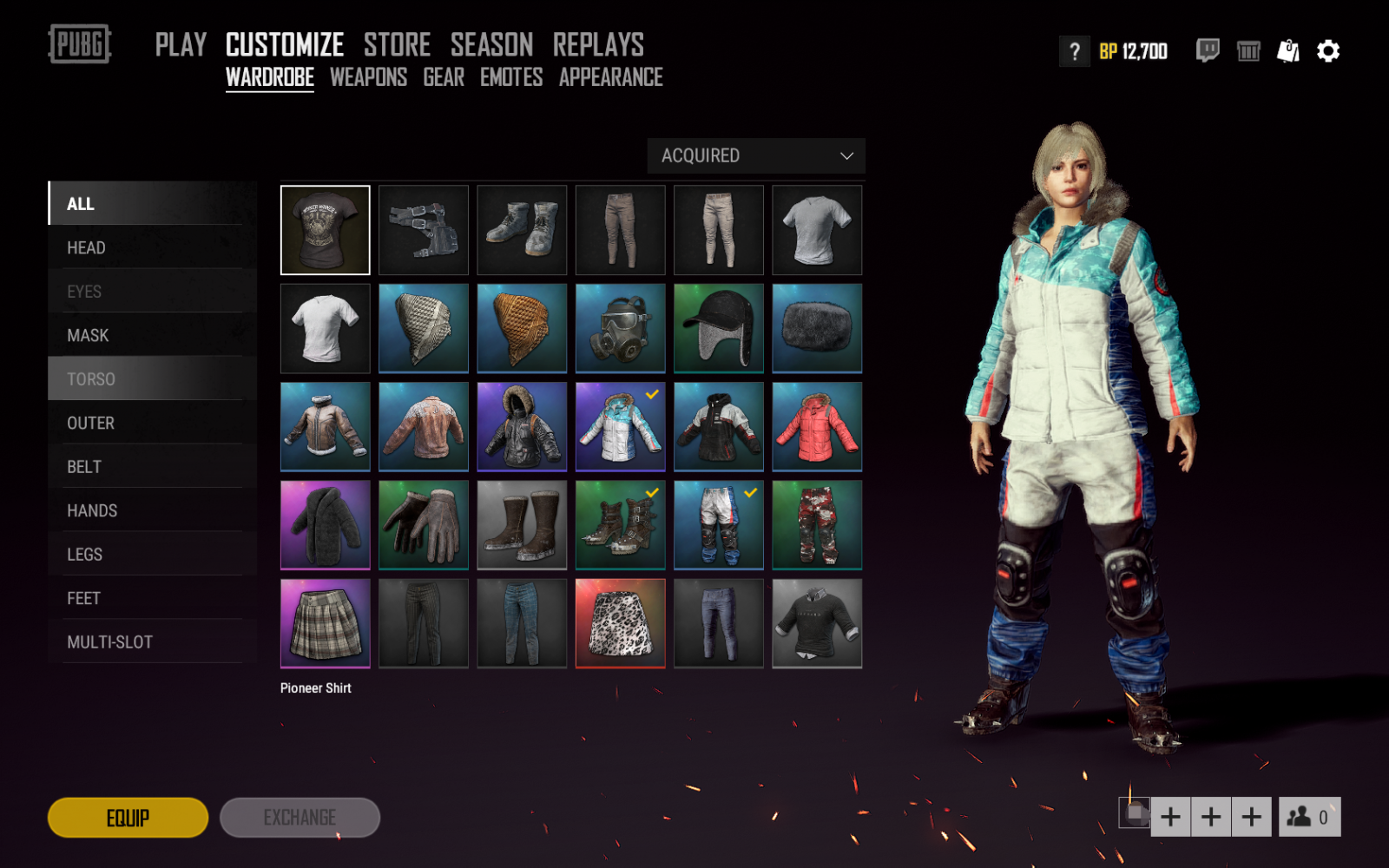Viewport: 1389px width, 868px height.
Task: Open the settings gear icon
Action: click(1328, 51)
